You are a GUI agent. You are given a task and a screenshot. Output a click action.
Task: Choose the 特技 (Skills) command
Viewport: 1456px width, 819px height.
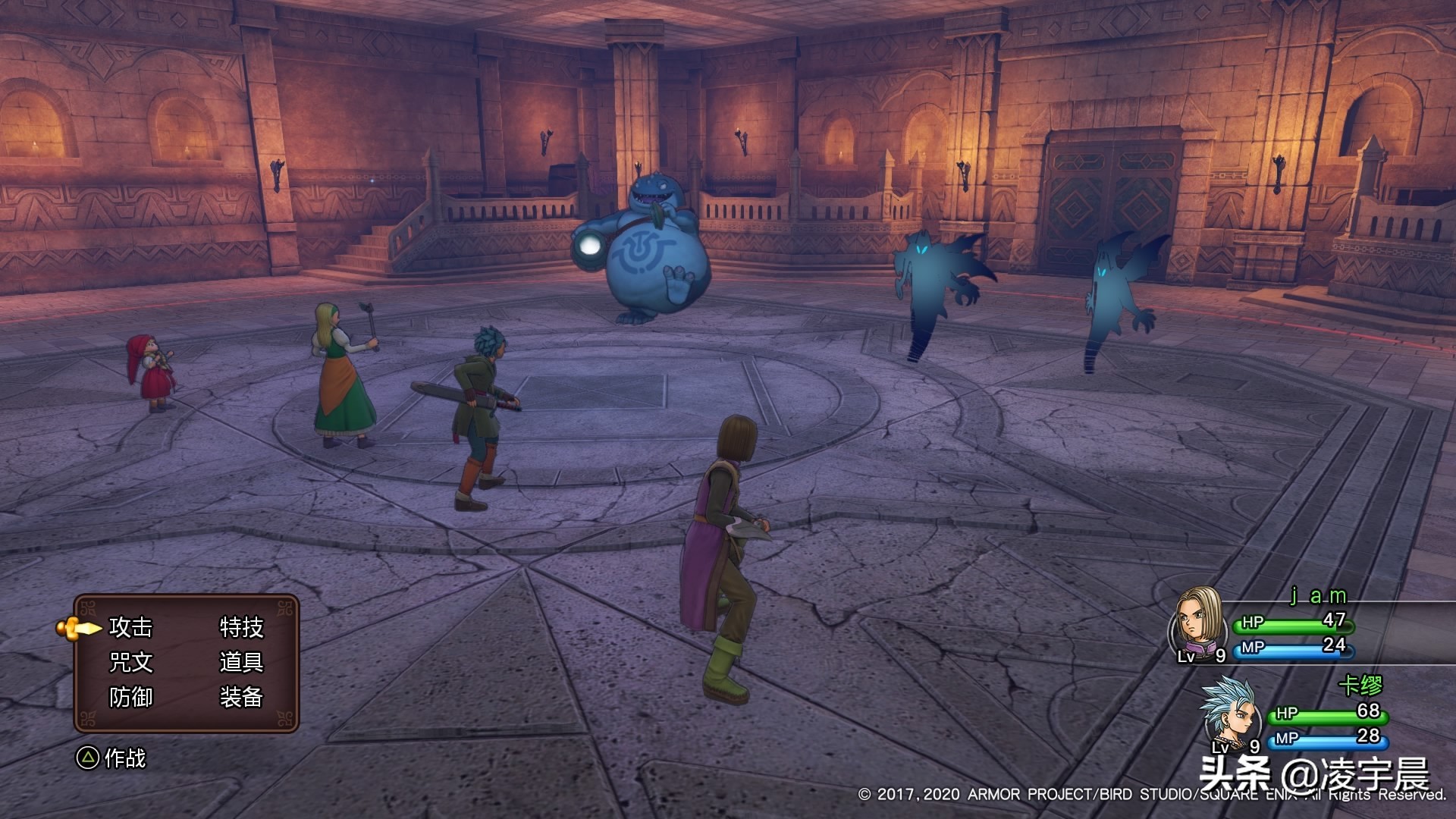point(241,627)
